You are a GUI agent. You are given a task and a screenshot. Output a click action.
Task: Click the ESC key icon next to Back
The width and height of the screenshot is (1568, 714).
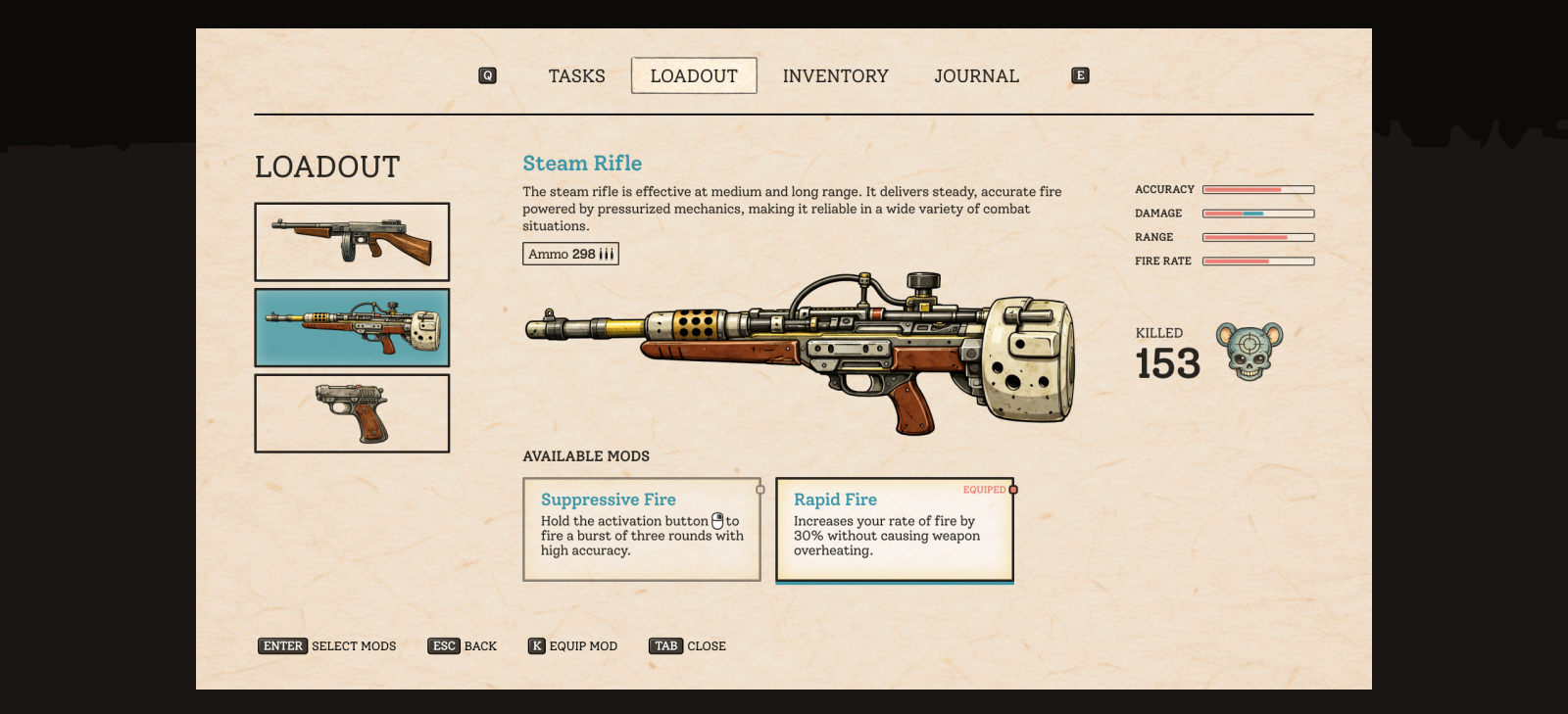pos(444,646)
